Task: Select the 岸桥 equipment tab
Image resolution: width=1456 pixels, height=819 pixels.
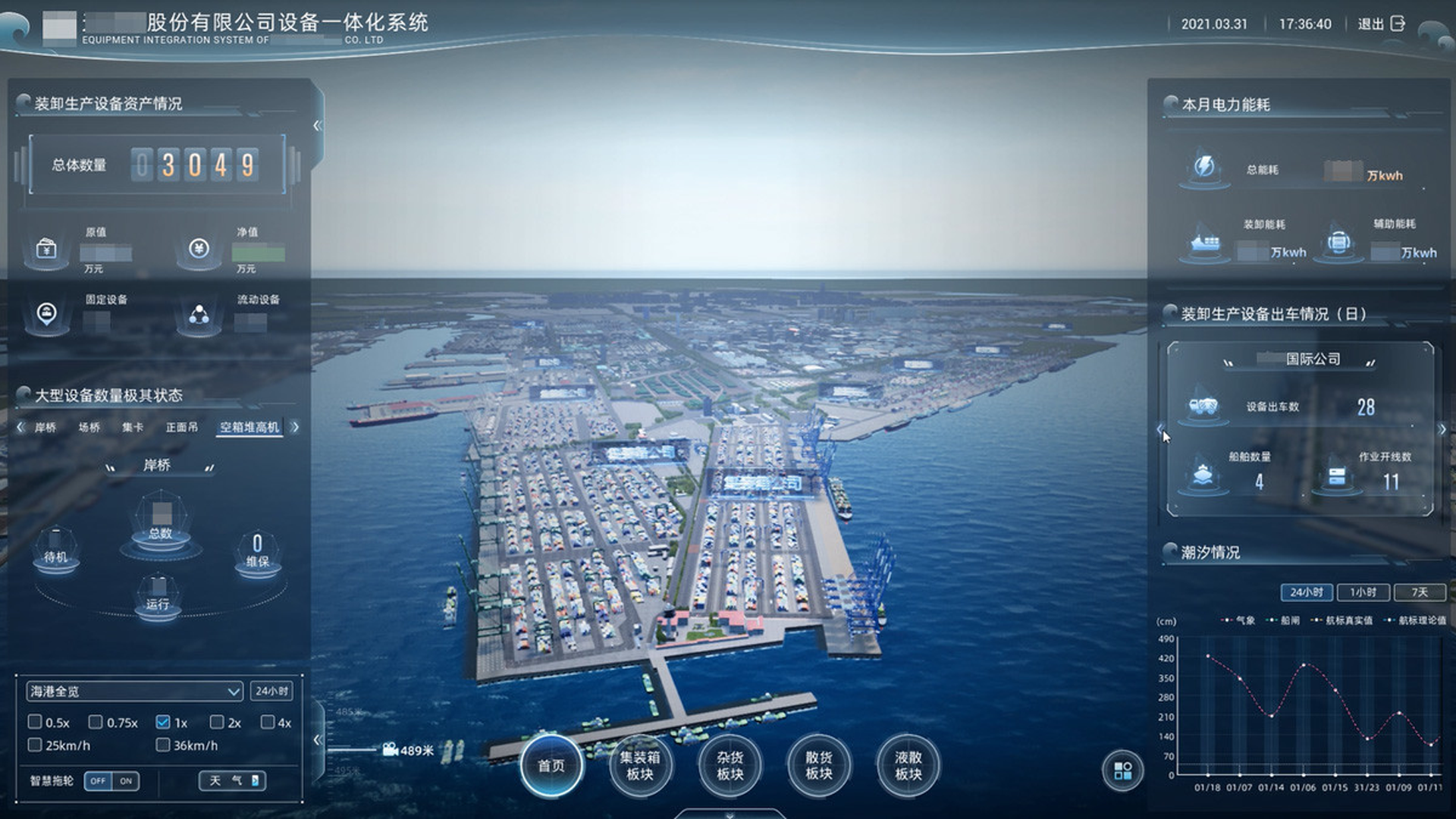Action: click(45, 428)
